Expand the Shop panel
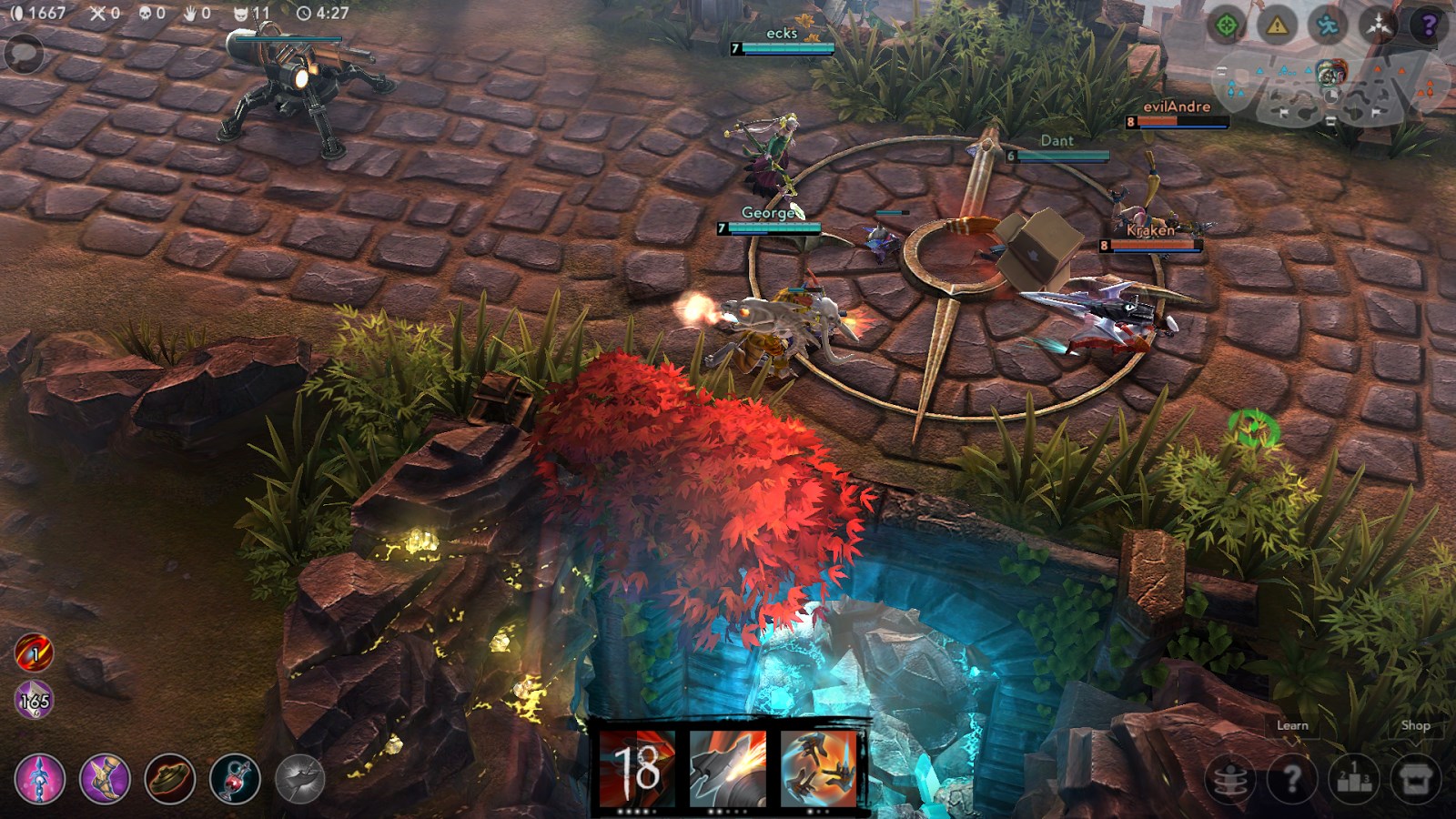The width and height of the screenshot is (1456, 819). click(x=1415, y=726)
